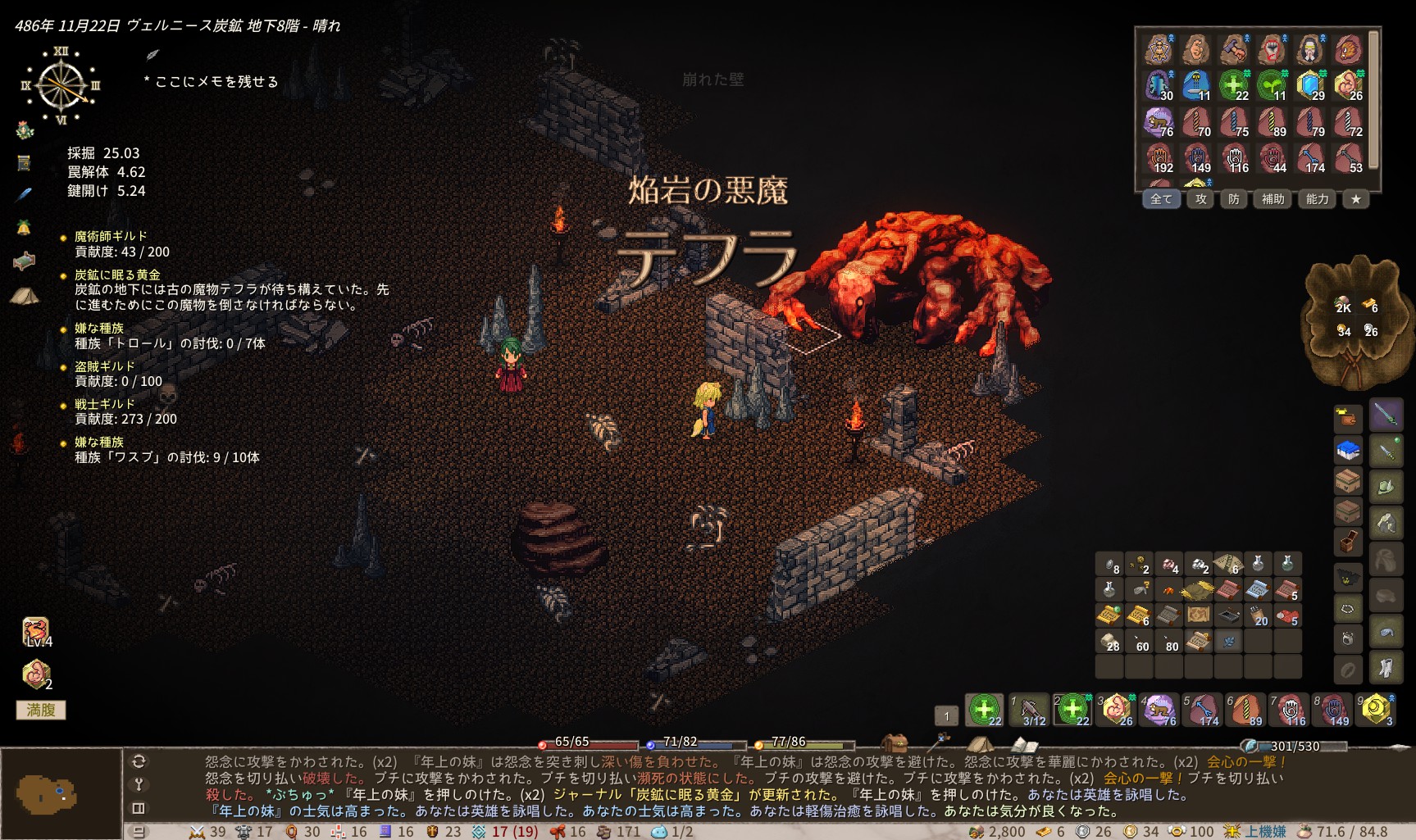Select the treasure map item in inventory
This screenshot has height=840, width=1416.
tap(1198, 615)
